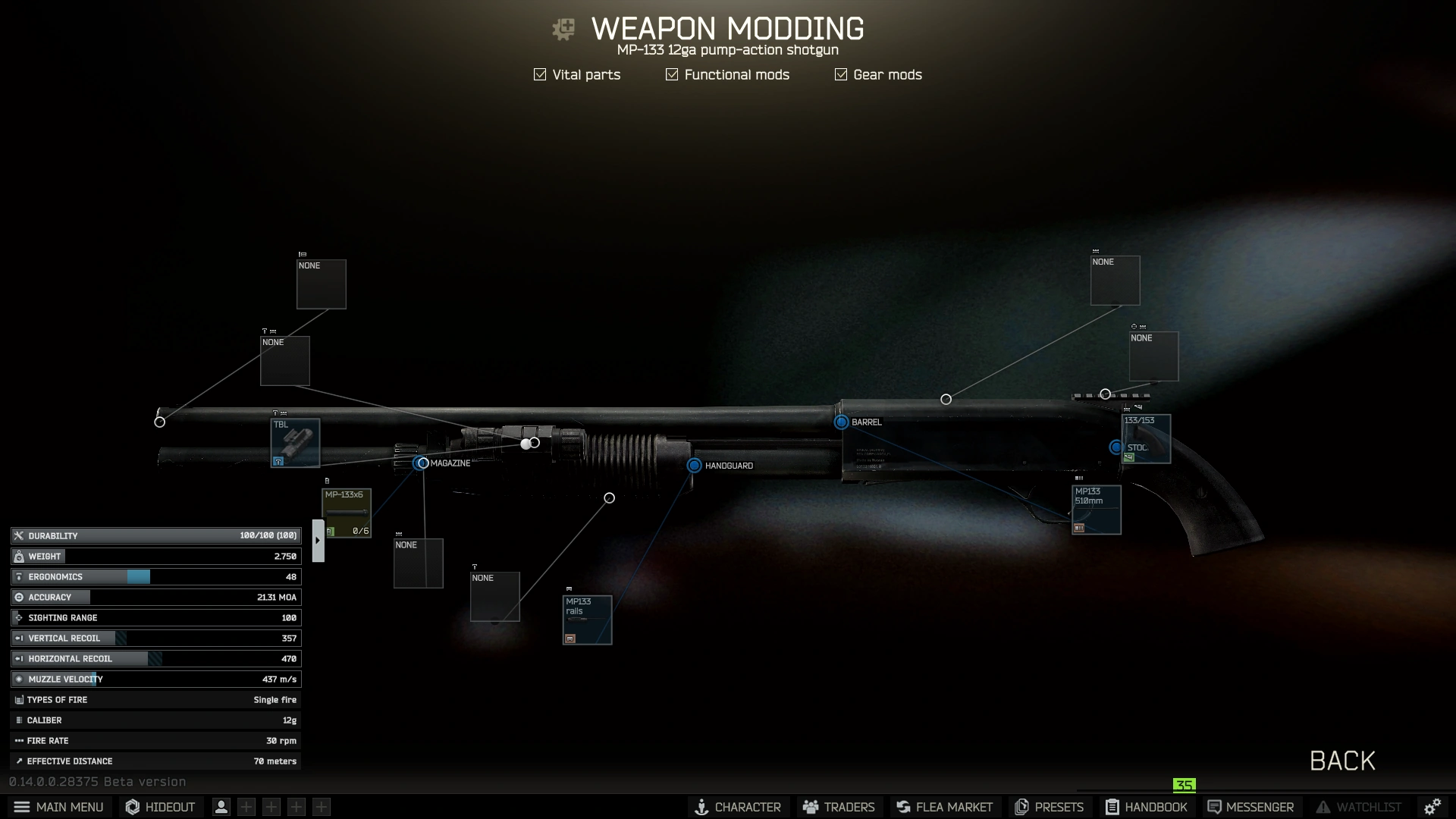Expand the Handguard slot node
1456x819 pixels.
tap(695, 466)
